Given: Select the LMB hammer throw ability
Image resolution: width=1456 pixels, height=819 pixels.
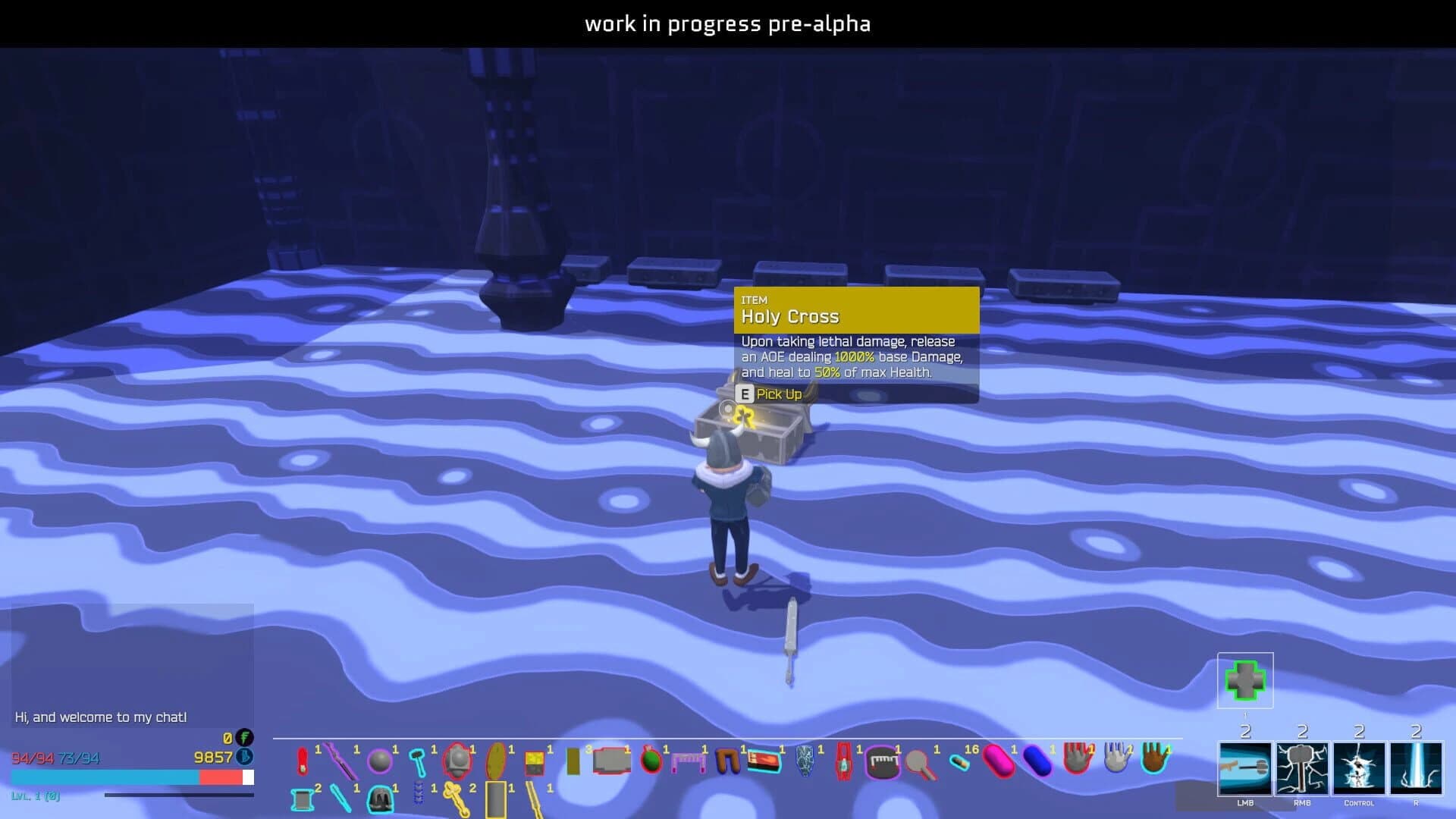Looking at the screenshot, I should [1244, 770].
